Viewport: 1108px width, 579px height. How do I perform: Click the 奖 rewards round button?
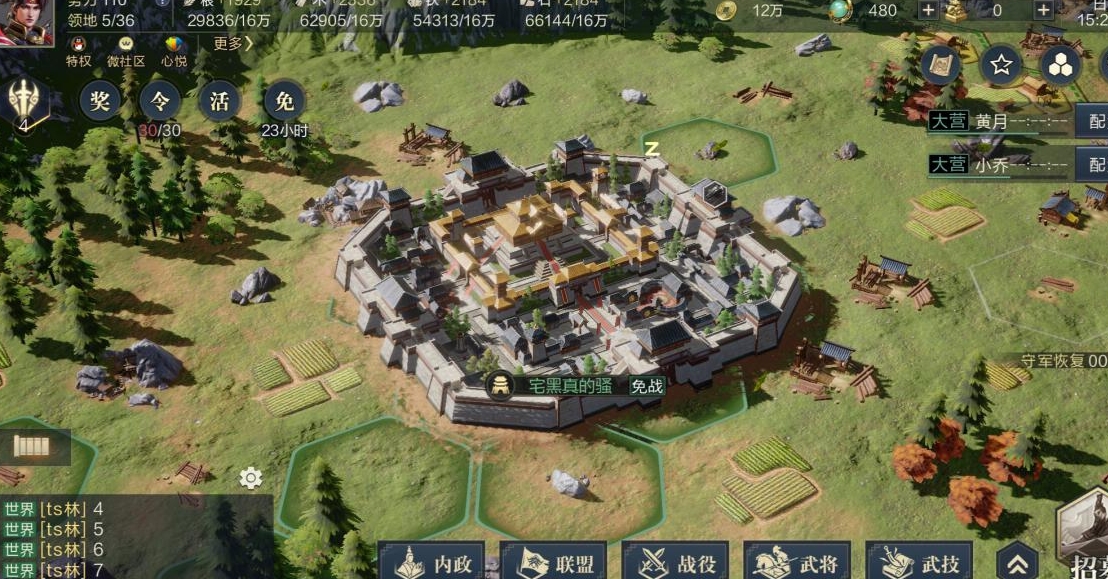click(x=100, y=101)
